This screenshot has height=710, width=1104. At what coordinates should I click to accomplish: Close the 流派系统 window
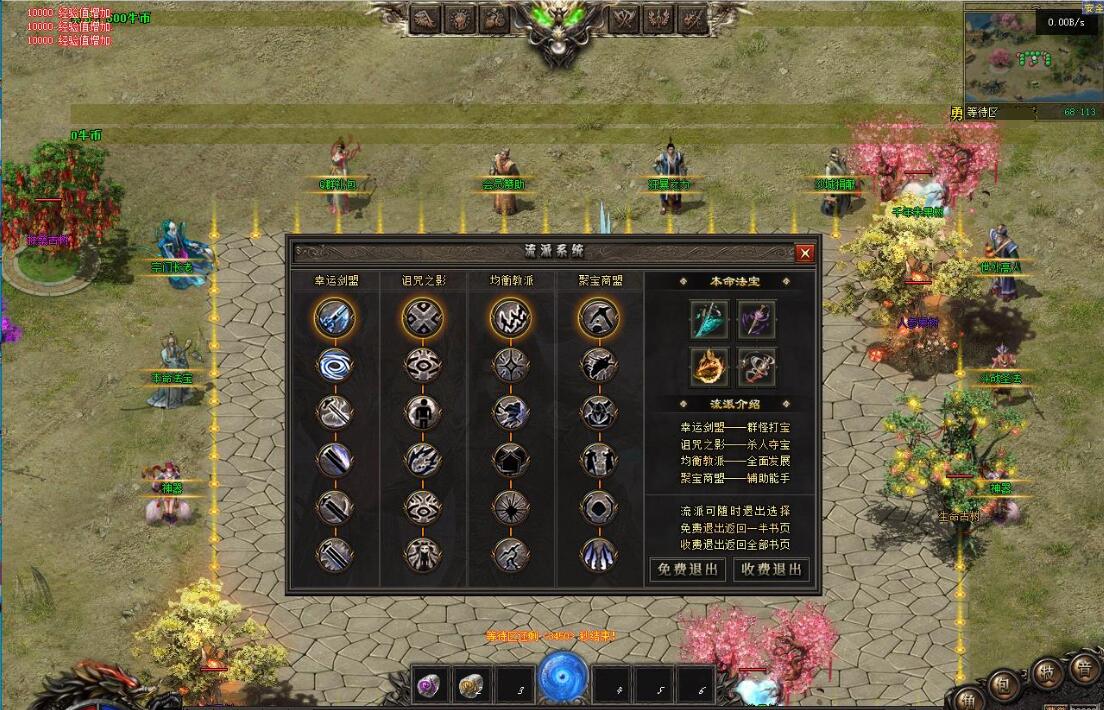pos(805,253)
